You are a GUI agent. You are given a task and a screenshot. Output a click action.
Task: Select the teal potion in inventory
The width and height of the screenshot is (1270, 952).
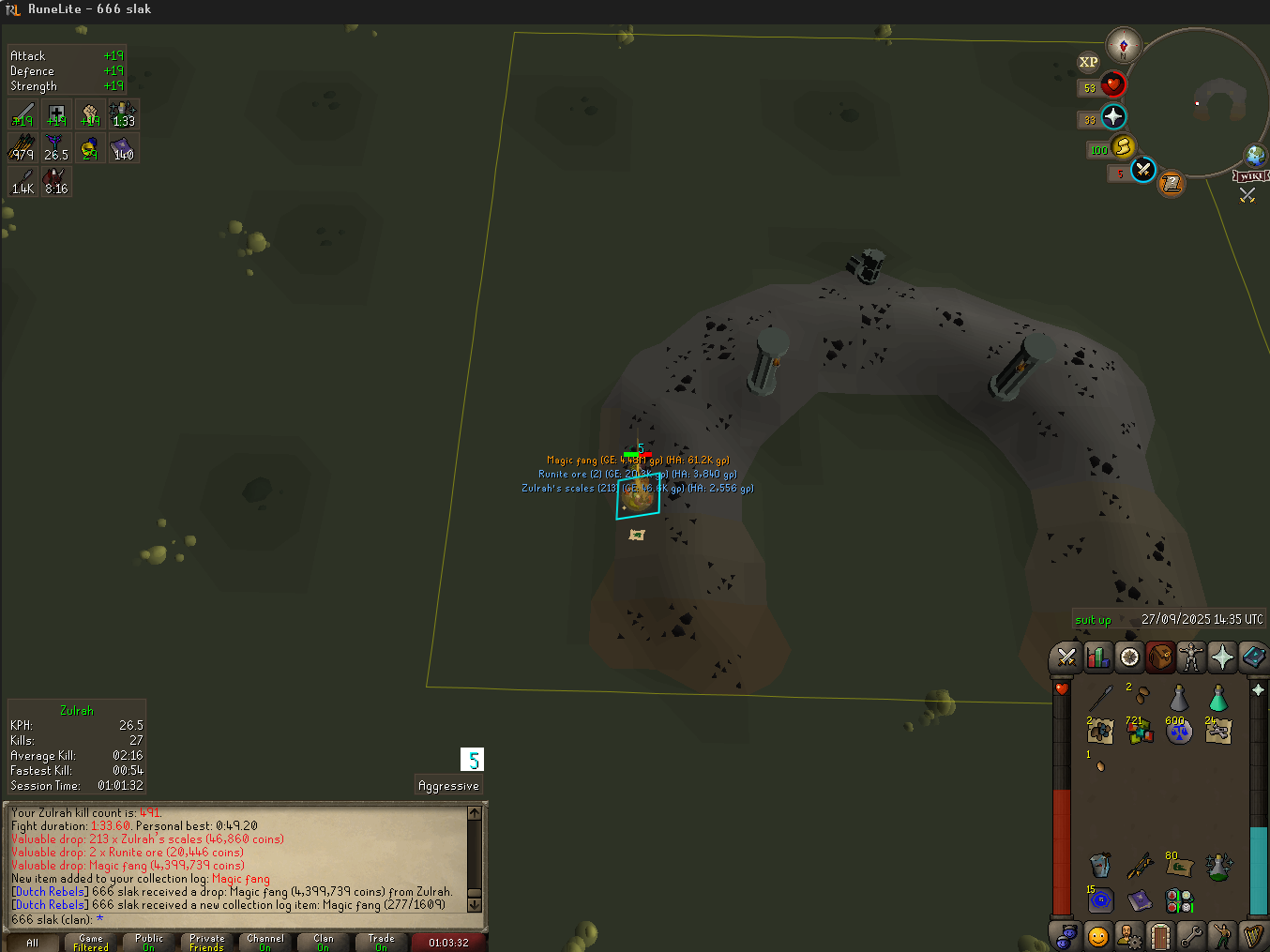[1217, 698]
